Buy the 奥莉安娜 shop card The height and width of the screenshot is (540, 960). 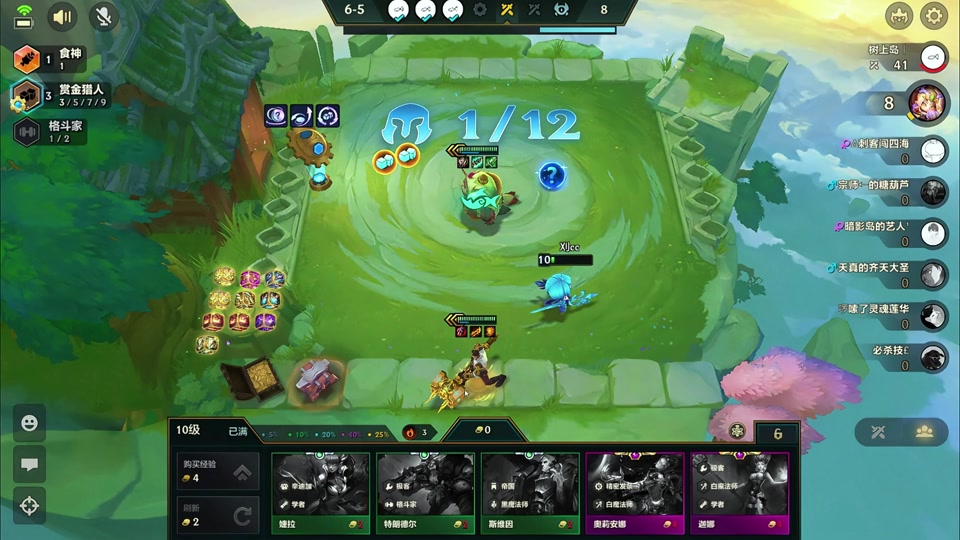click(x=634, y=495)
